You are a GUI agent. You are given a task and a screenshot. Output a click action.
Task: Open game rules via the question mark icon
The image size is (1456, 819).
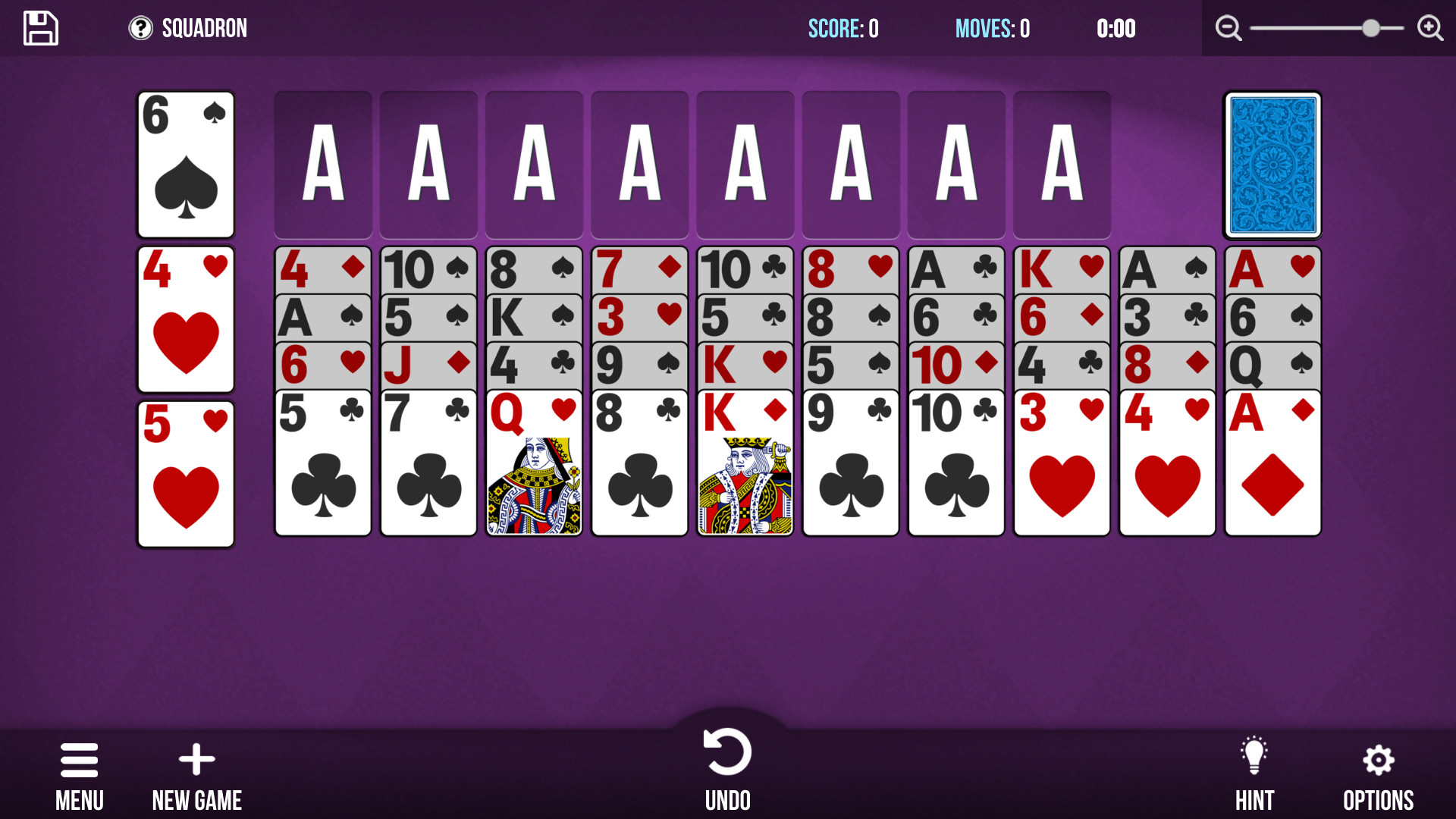[141, 27]
